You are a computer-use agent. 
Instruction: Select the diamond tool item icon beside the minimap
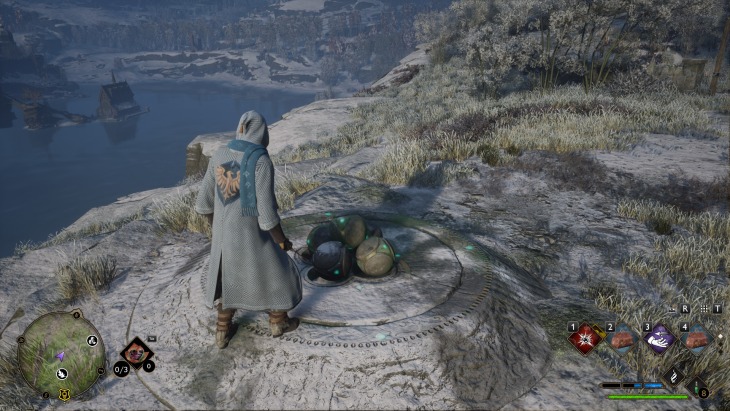(x=135, y=354)
